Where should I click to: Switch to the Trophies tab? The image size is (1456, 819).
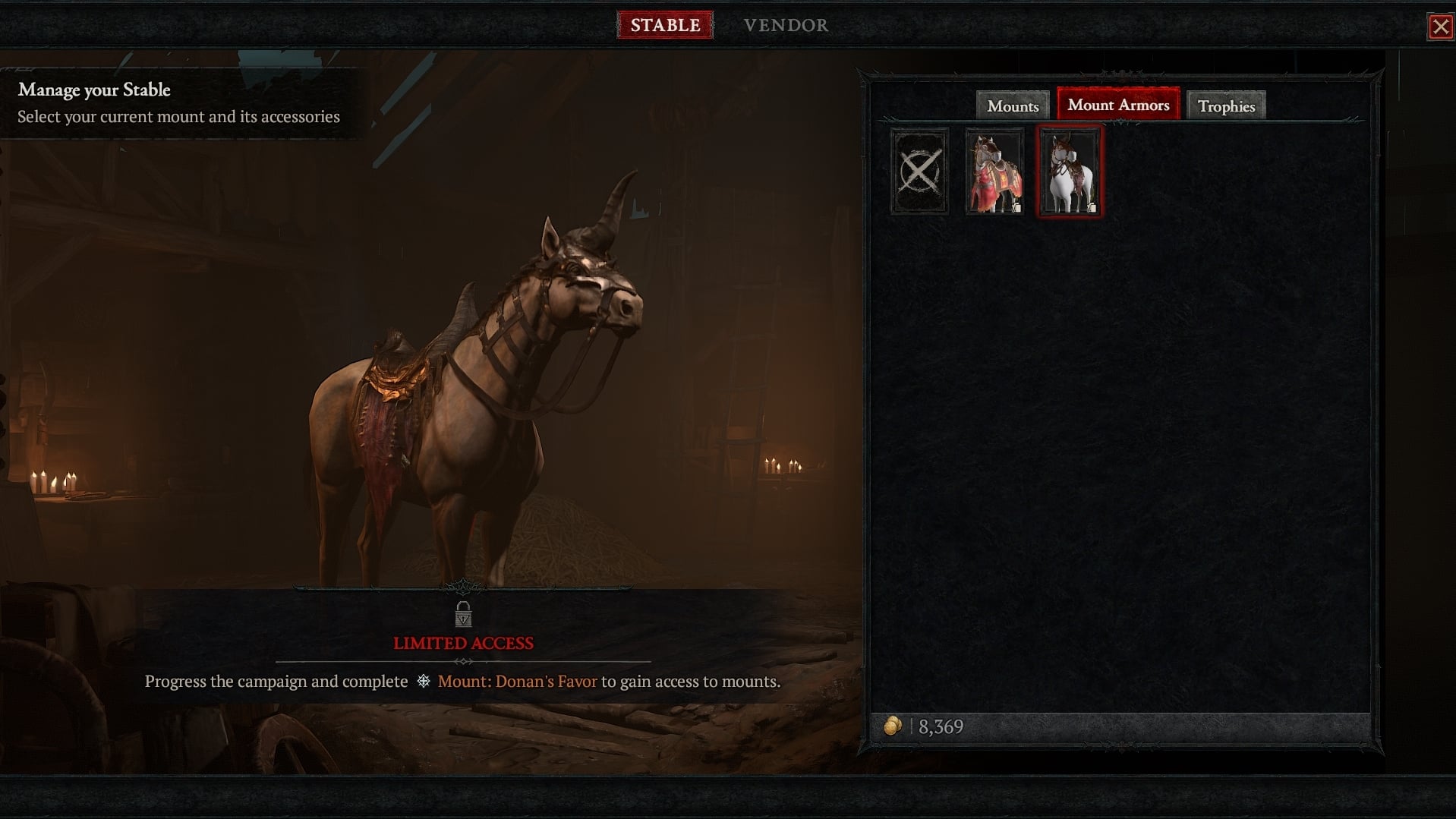tap(1226, 106)
